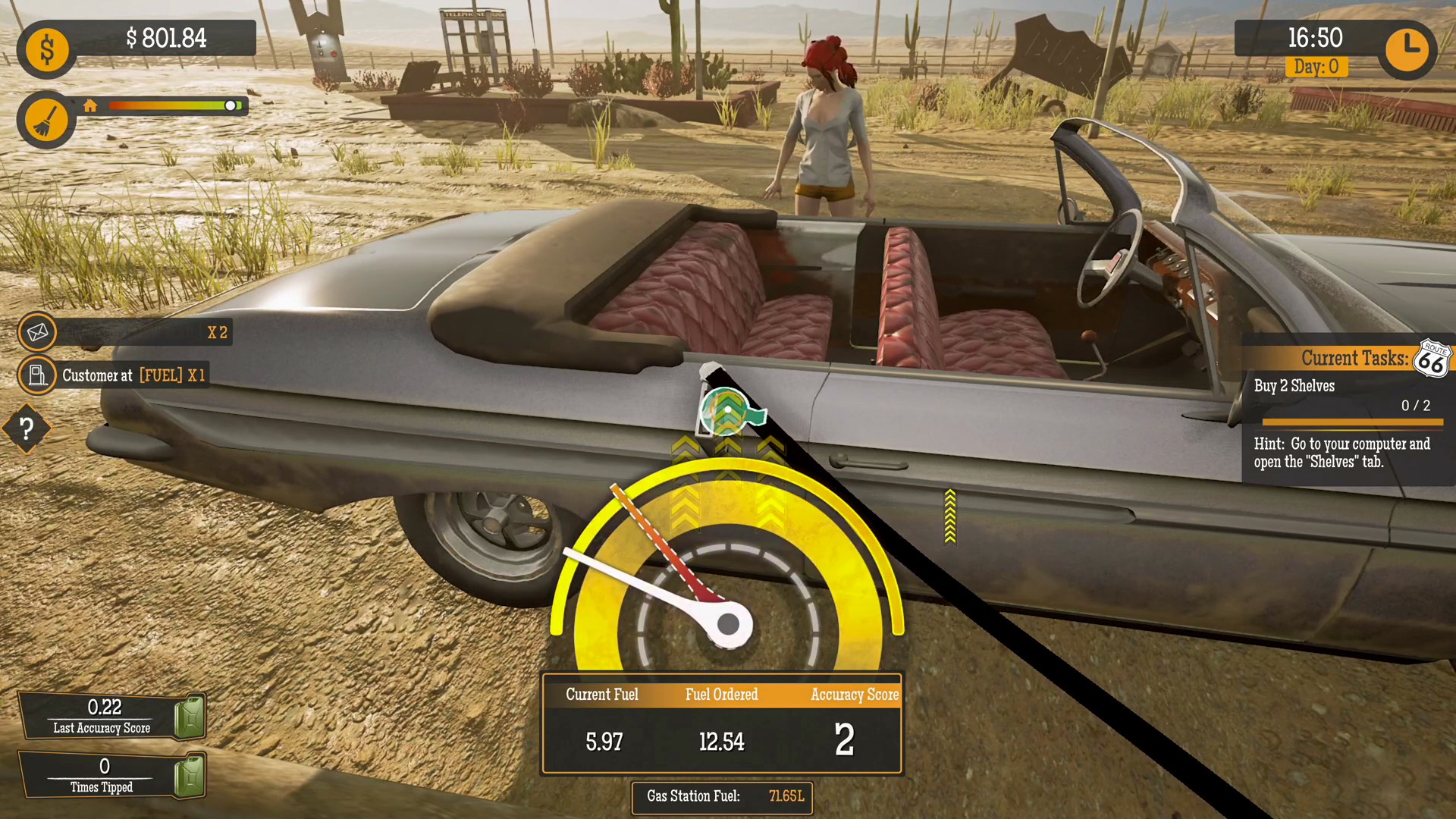This screenshot has height=819, width=1456.
Task: Click the fuel pump customer icon
Action: click(x=37, y=375)
